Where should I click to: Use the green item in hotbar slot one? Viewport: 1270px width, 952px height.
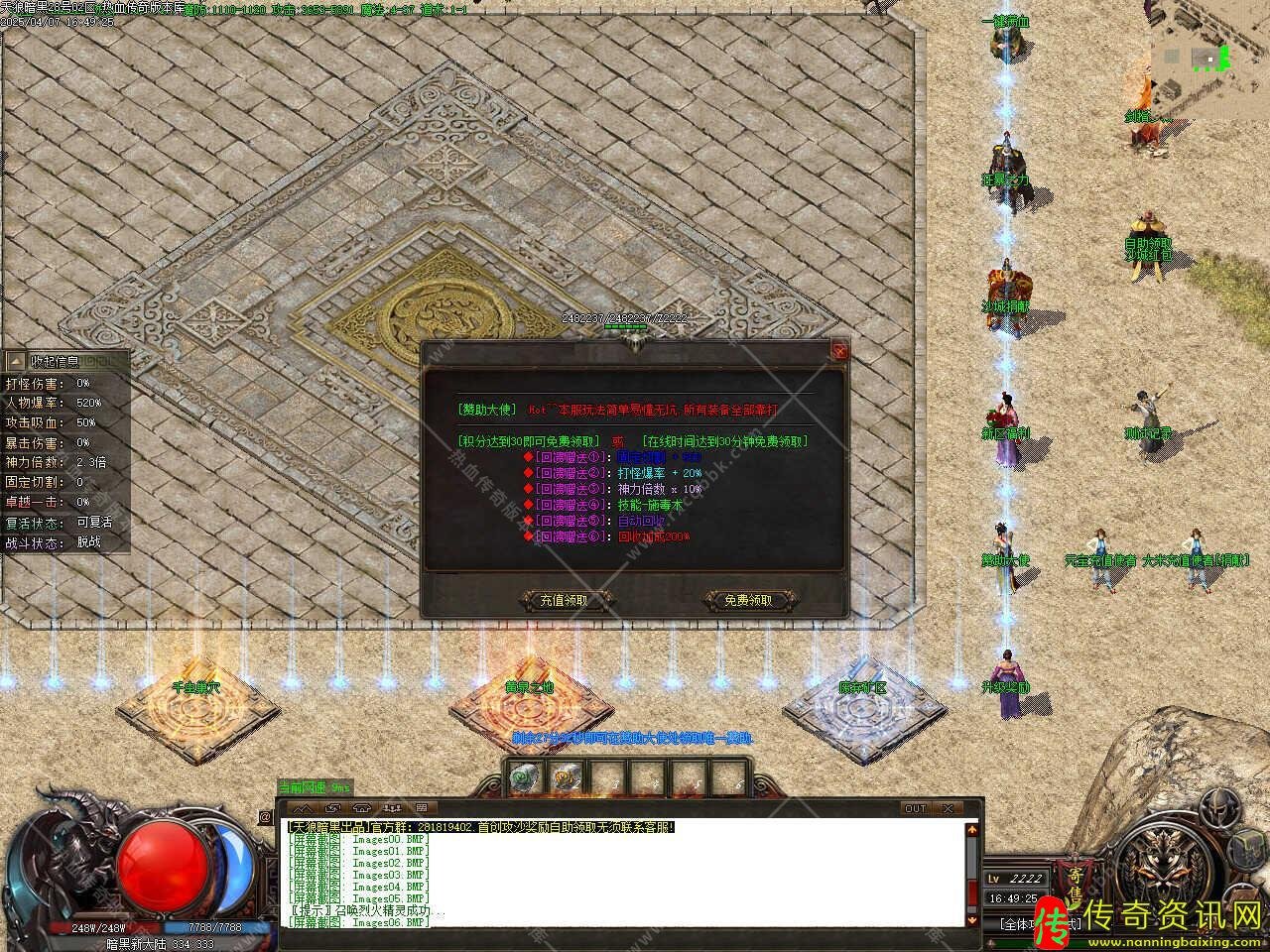click(x=523, y=778)
